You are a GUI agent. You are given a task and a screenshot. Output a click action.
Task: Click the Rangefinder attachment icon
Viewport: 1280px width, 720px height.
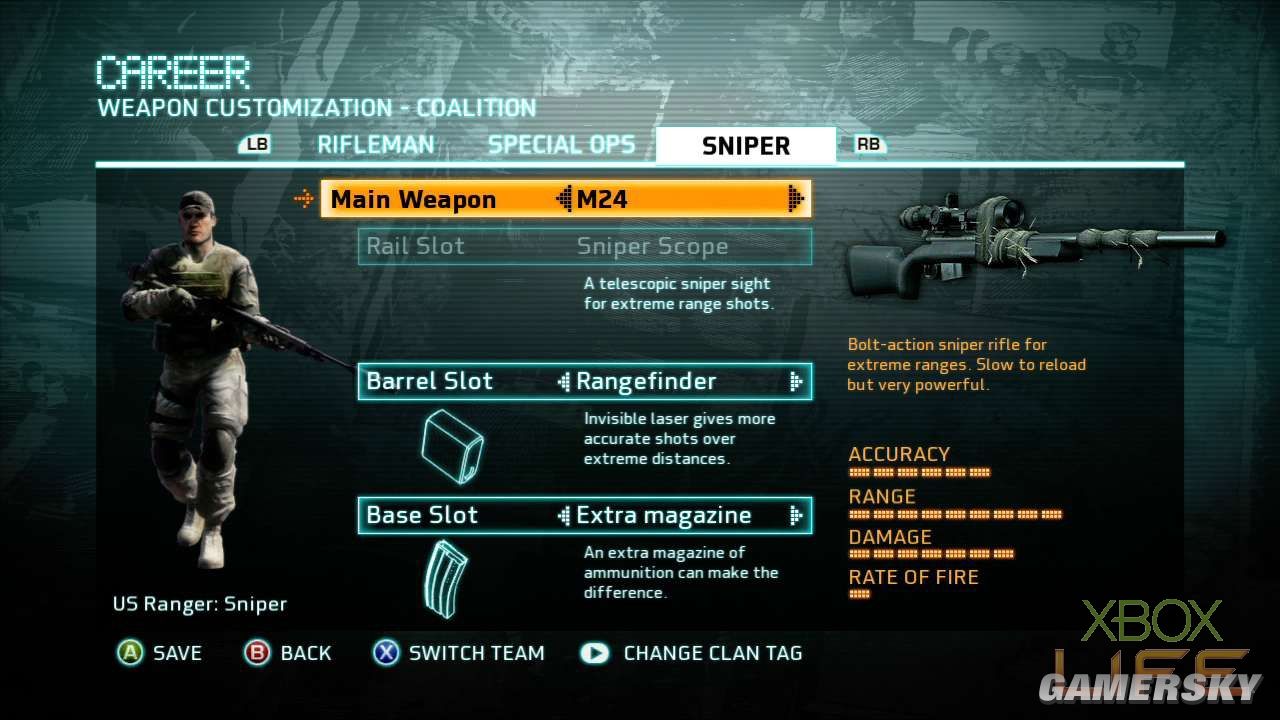452,448
